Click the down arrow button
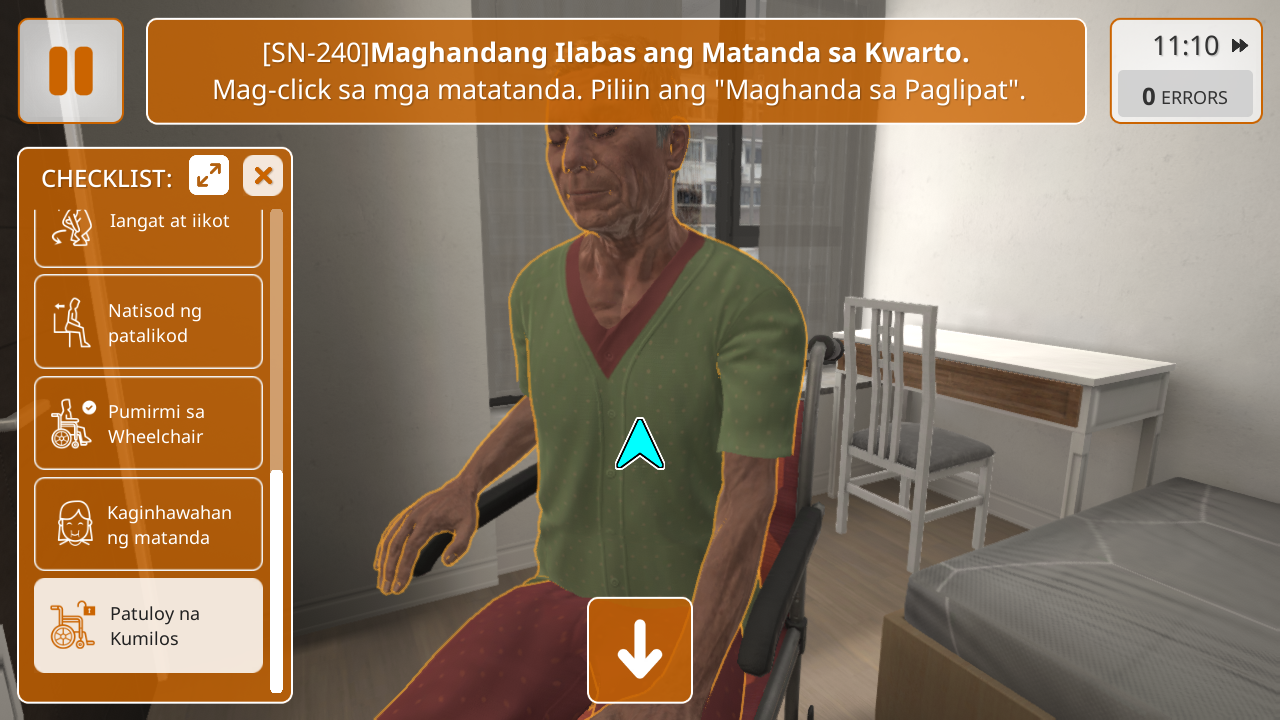1280x720 pixels. (x=640, y=650)
